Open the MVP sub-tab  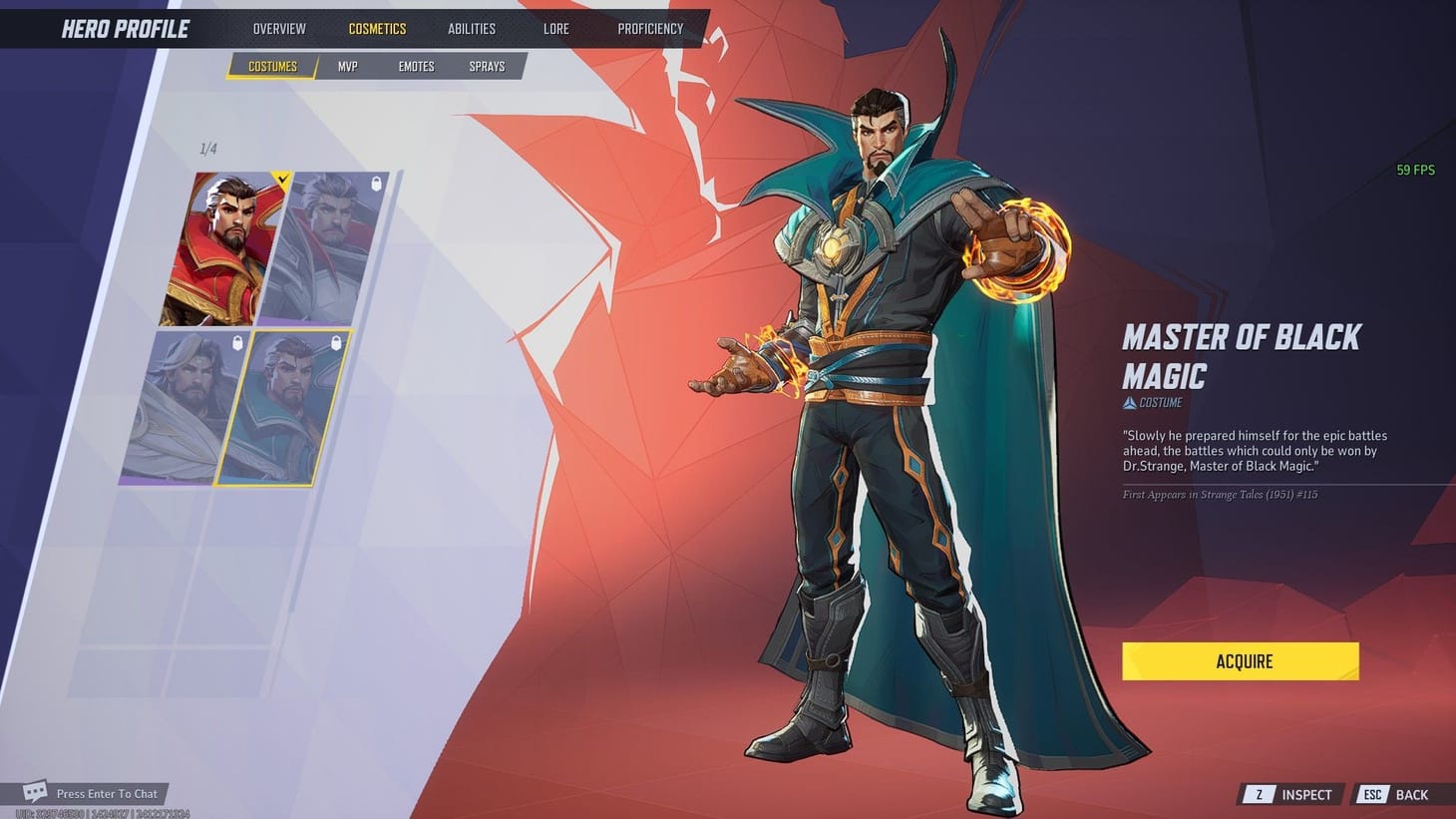[x=347, y=66]
